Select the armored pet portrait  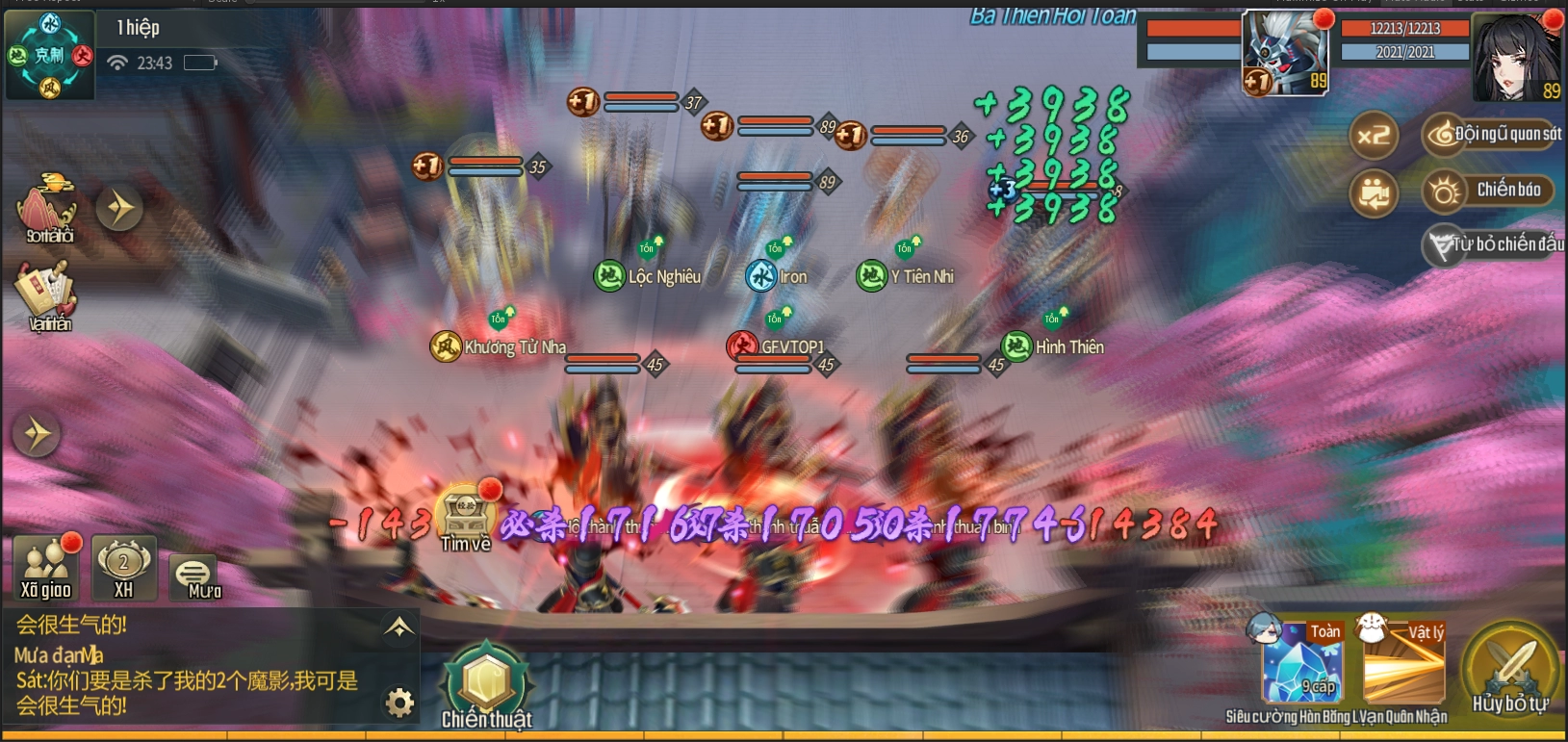point(1285,53)
